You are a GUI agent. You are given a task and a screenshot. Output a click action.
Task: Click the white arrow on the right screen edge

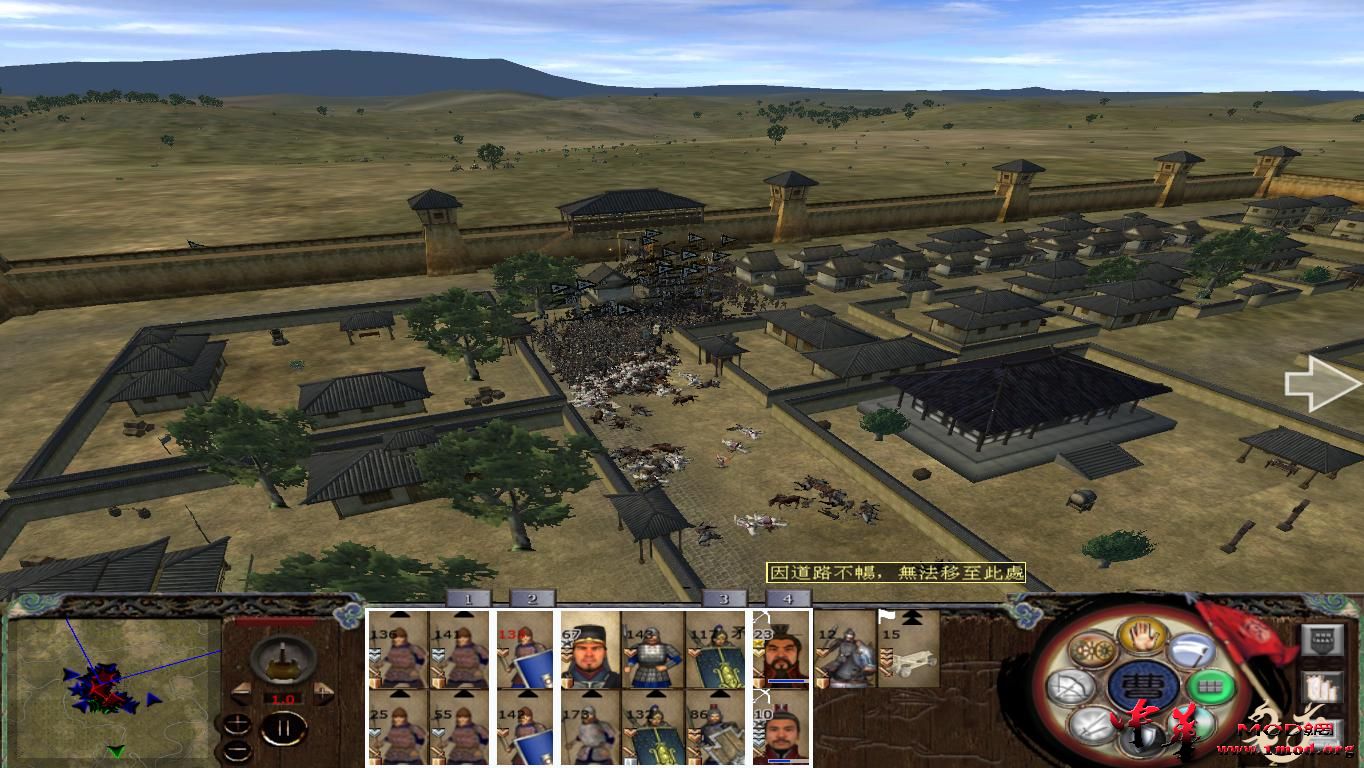click(x=1320, y=383)
